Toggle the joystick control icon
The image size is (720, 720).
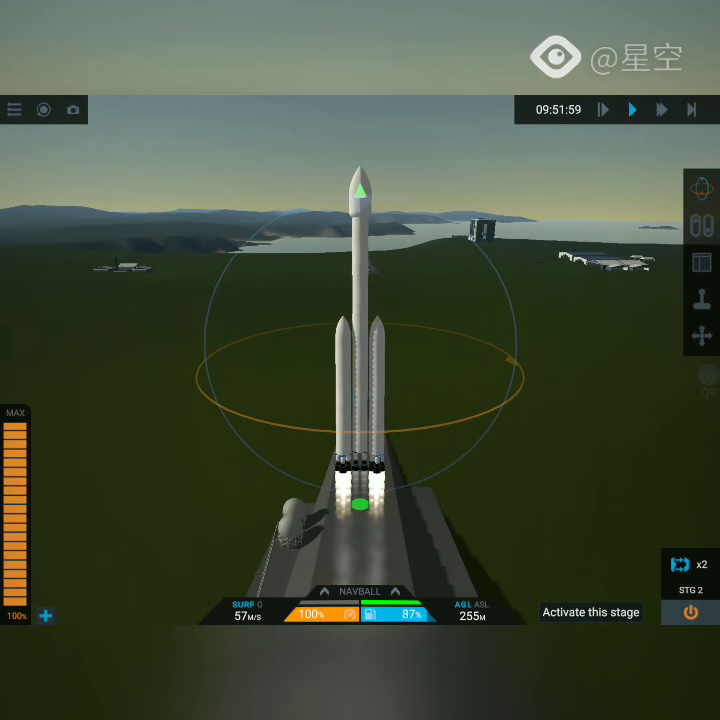702,300
